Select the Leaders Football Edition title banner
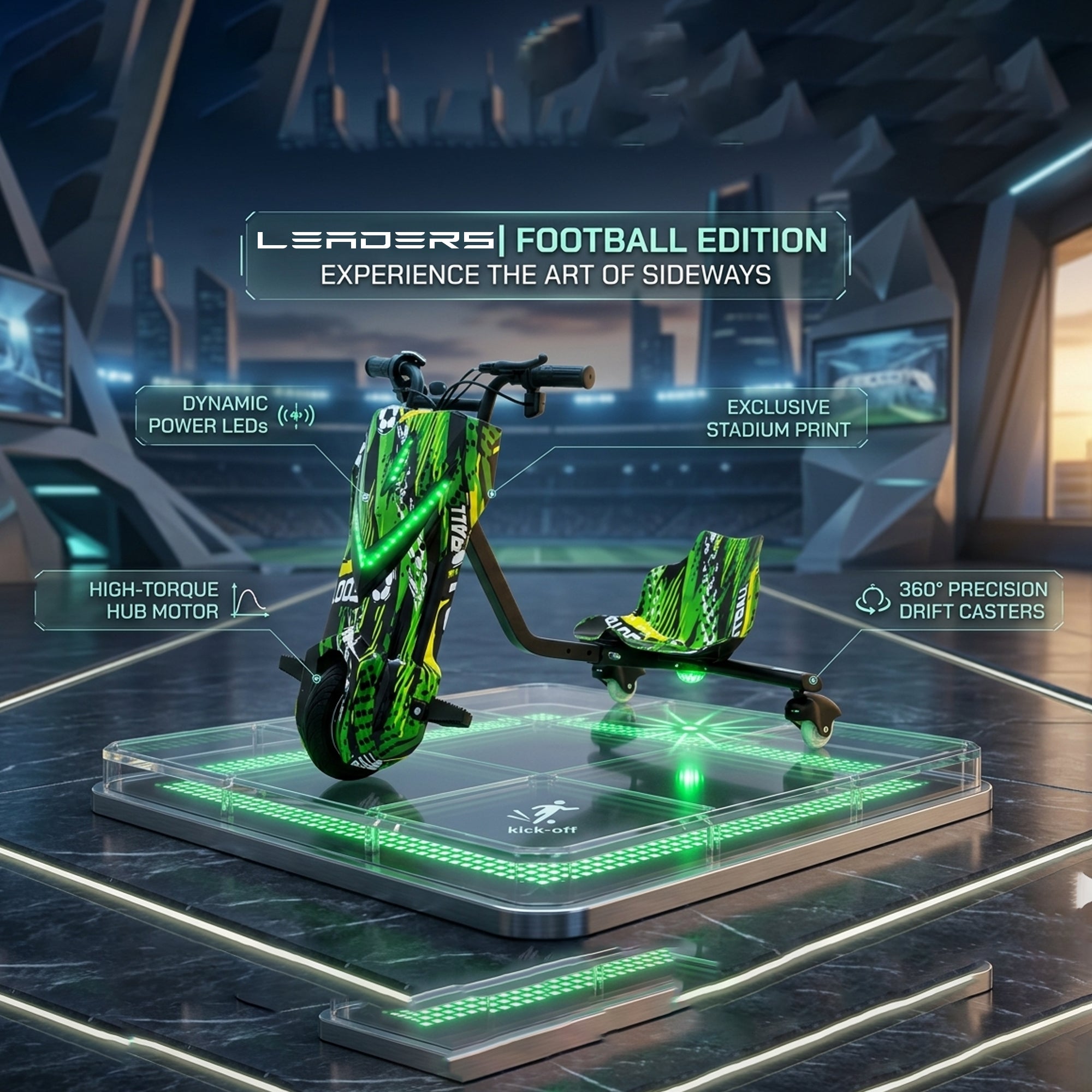 click(545, 256)
